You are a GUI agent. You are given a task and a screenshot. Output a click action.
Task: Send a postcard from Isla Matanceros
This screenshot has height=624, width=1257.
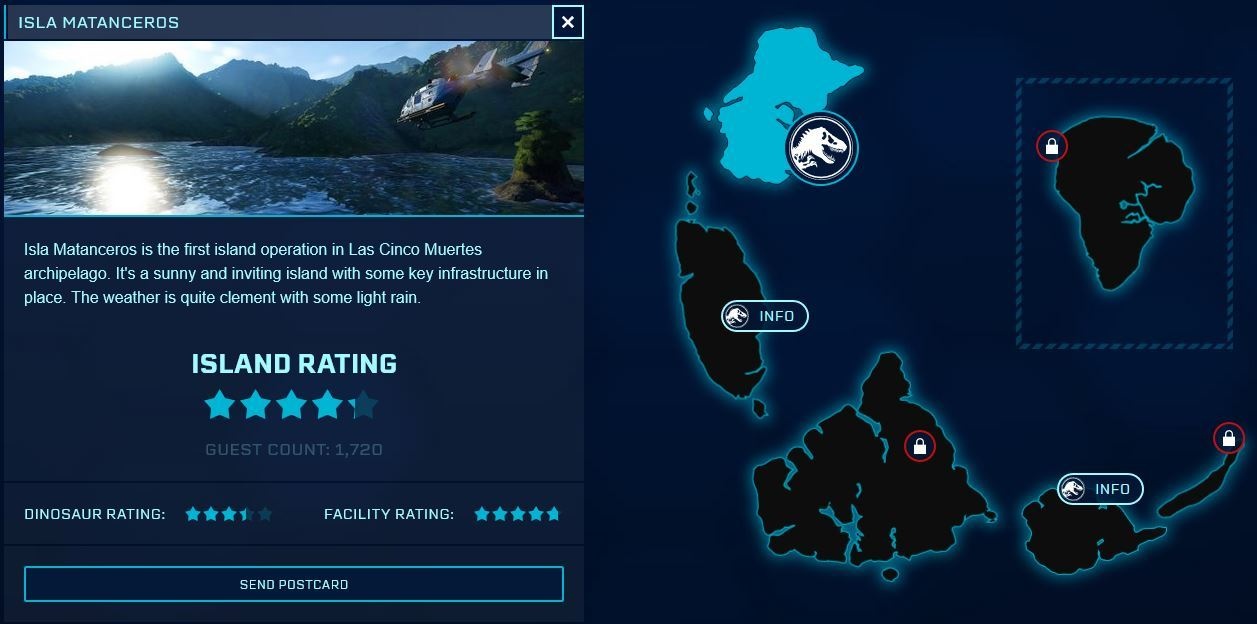pyautogui.click(x=294, y=584)
